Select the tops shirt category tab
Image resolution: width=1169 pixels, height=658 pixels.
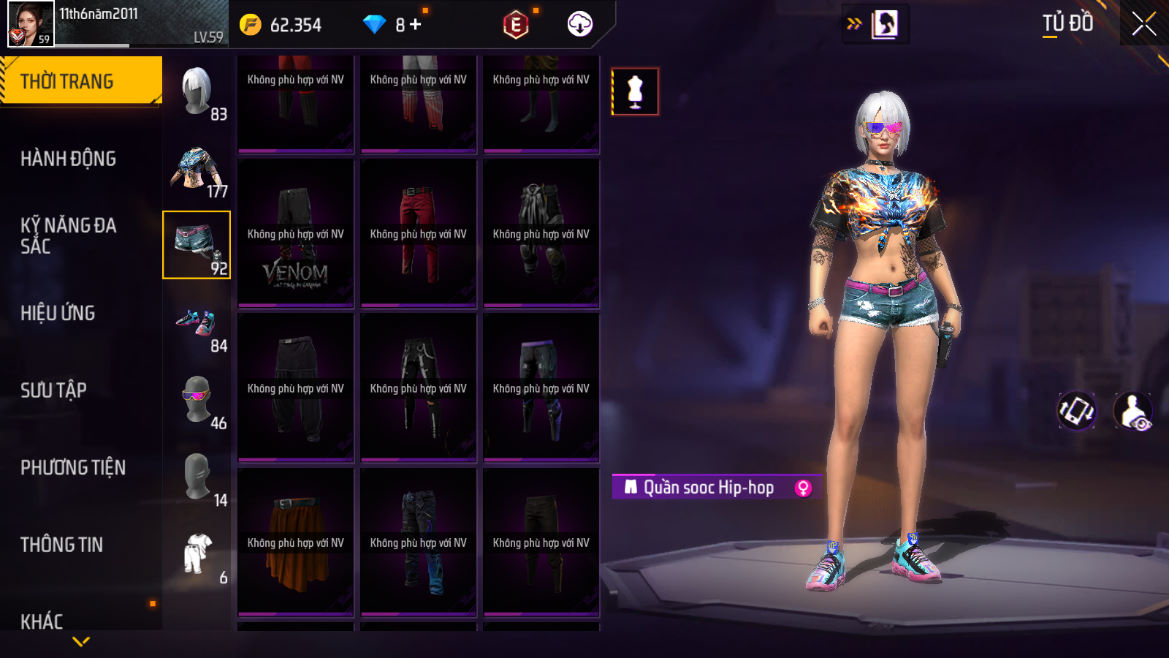(x=197, y=168)
